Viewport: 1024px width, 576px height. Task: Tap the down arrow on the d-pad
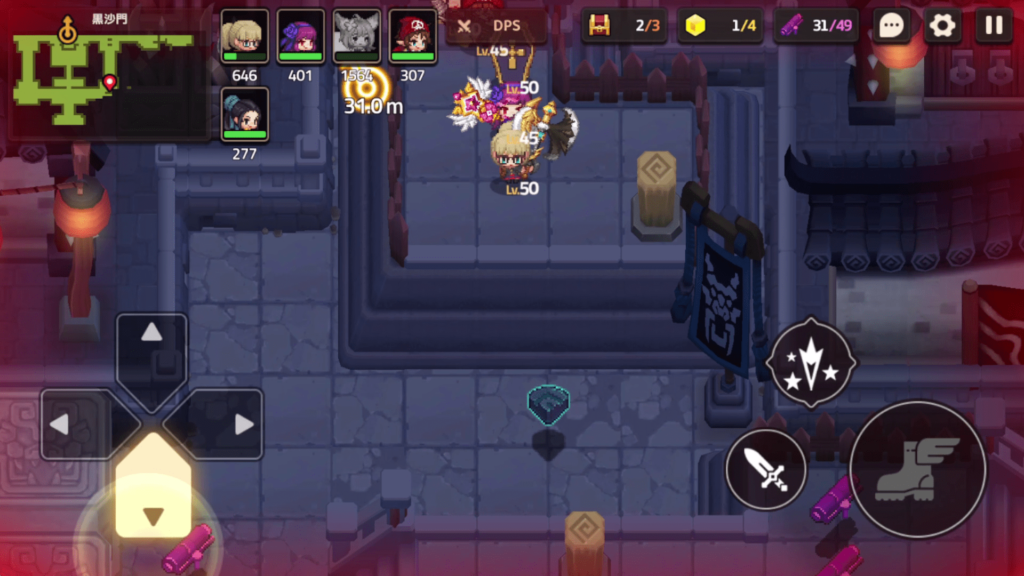click(152, 502)
